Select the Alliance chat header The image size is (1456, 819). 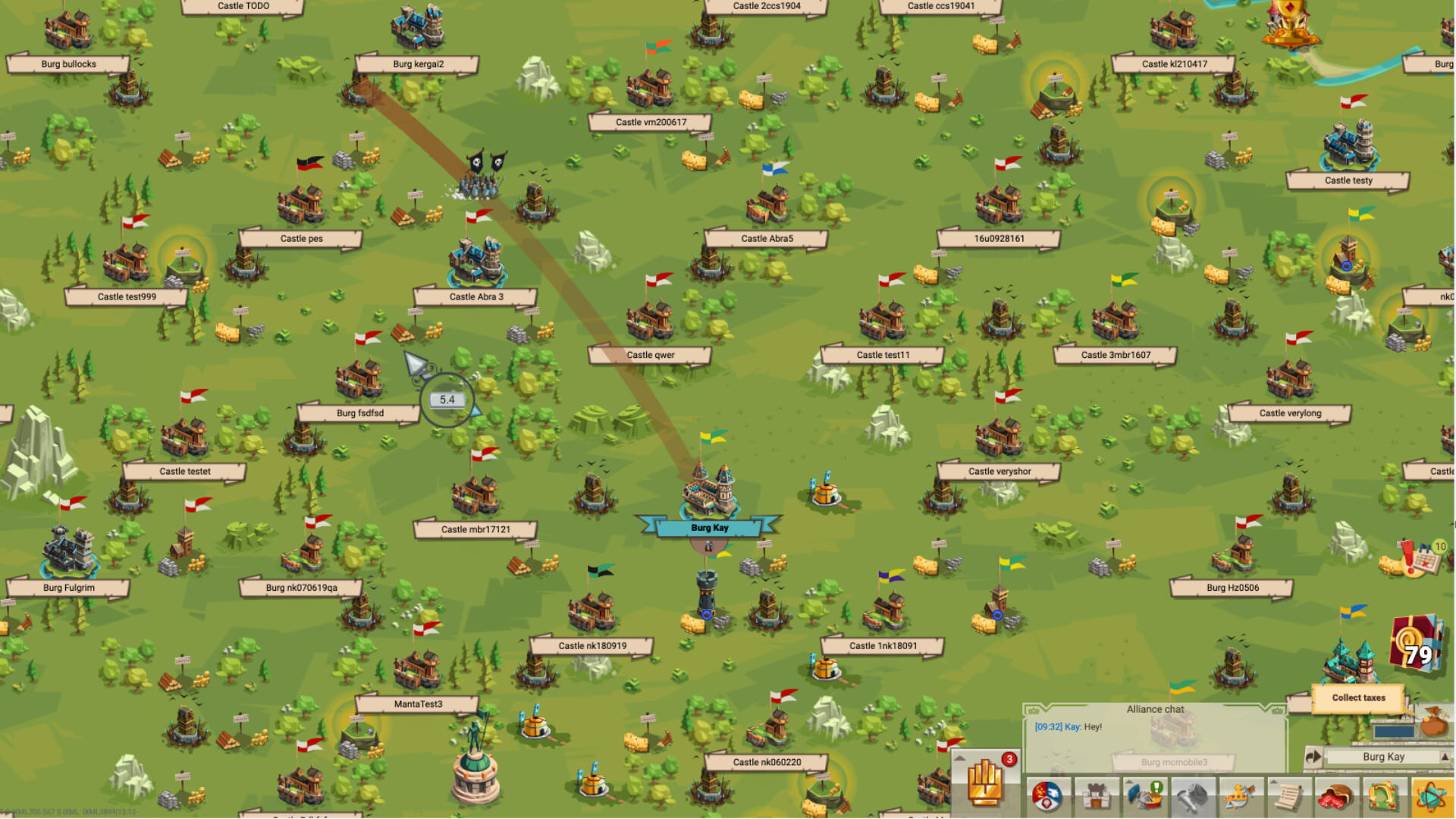point(1155,709)
